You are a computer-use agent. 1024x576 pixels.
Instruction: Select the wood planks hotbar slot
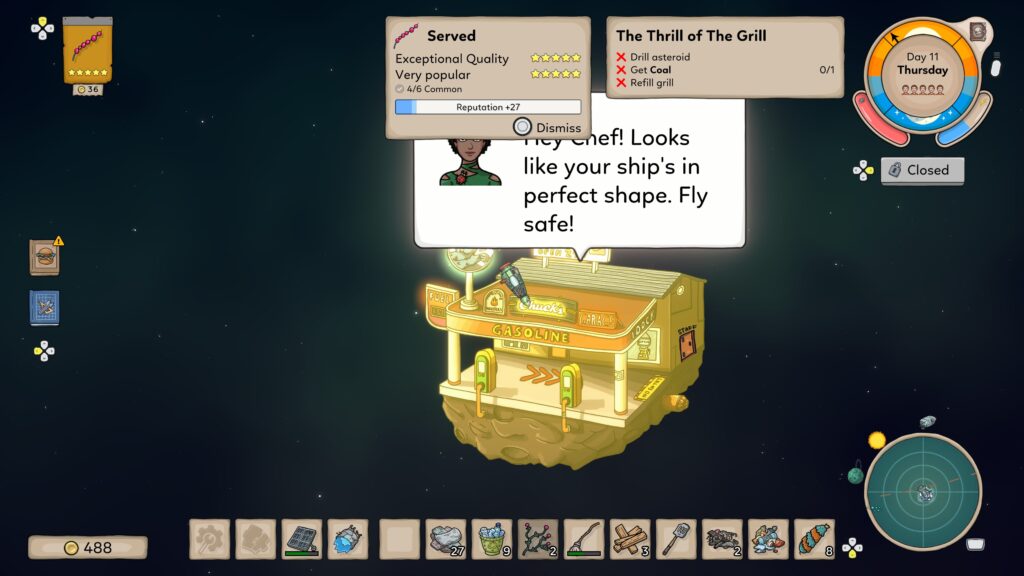pyautogui.click(x=629, y=539)
